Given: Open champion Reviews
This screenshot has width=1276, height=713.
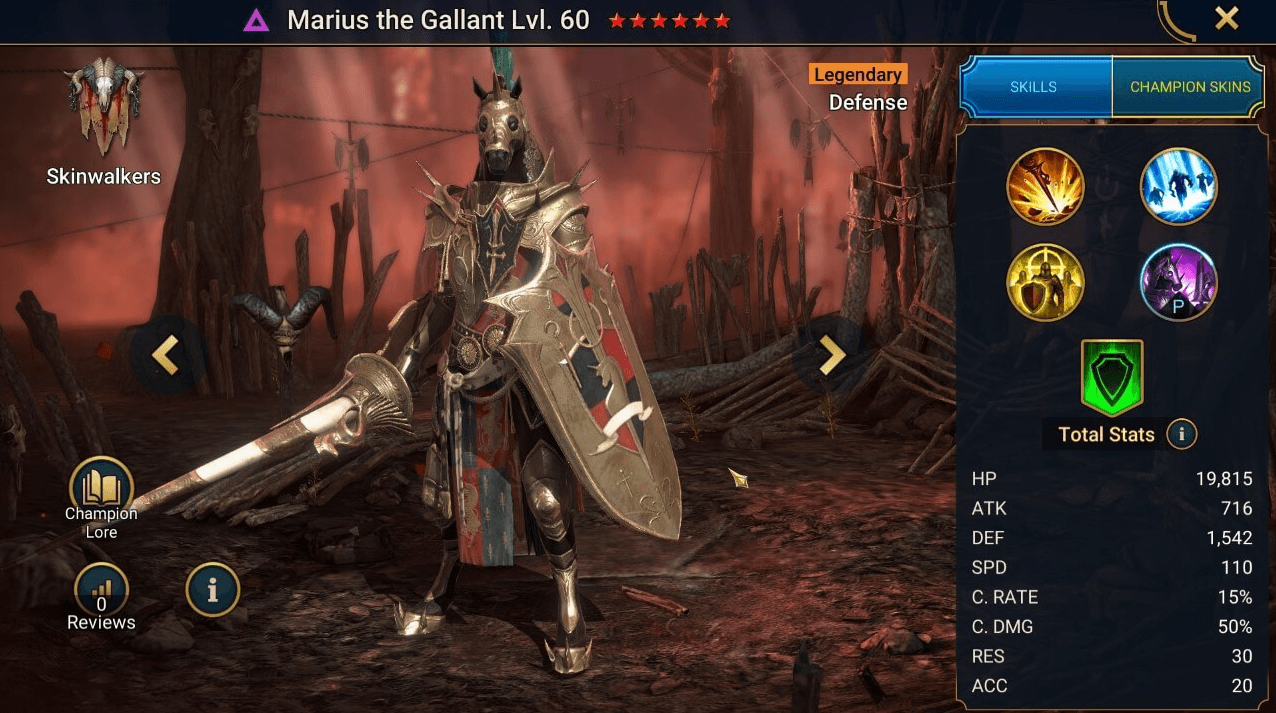Looking at the screenshot, I should click(101, 590).
